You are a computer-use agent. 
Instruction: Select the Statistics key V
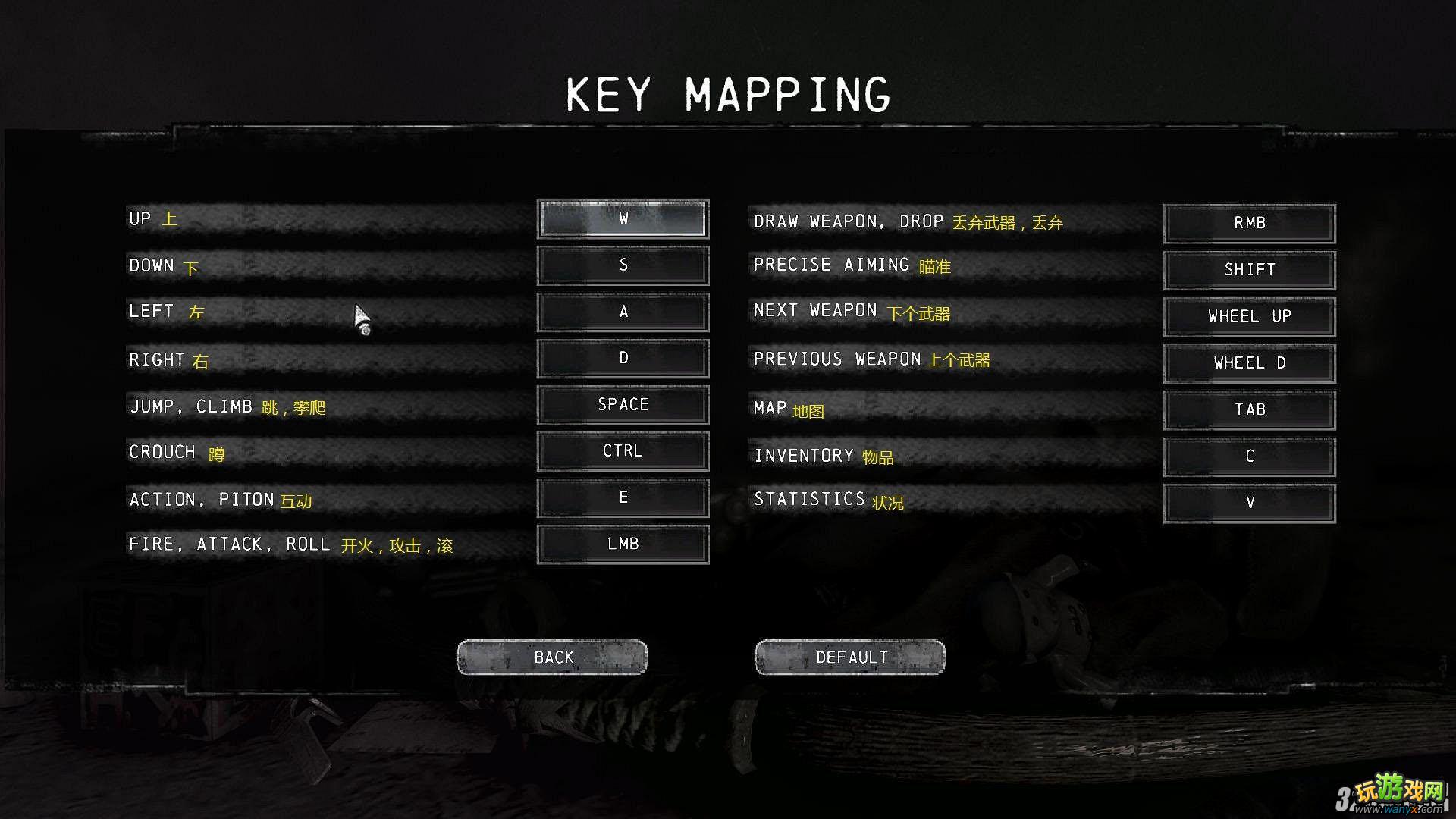coord(1250,503)
